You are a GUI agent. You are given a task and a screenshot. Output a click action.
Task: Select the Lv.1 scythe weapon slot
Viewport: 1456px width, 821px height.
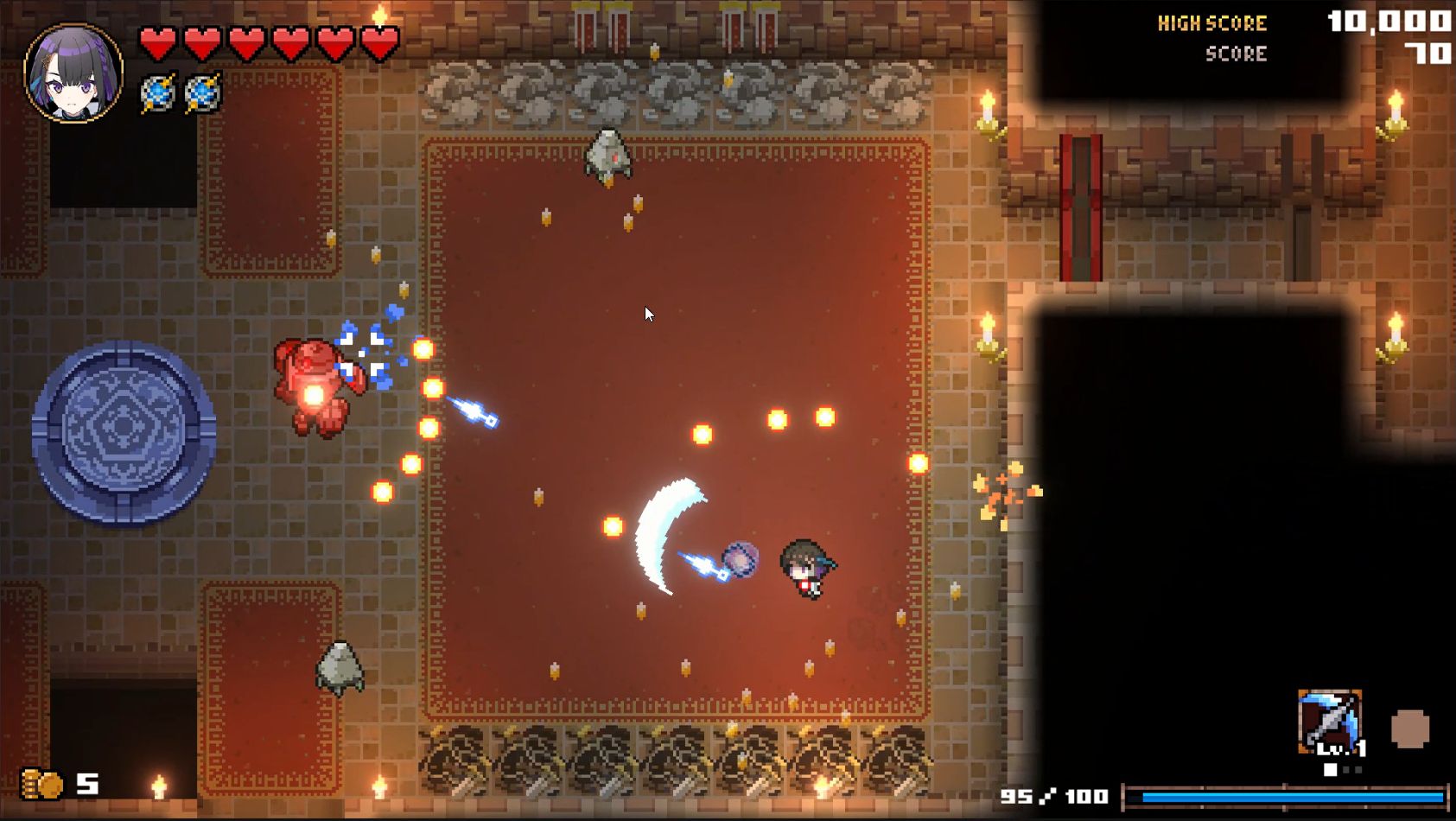[x=1330, y=722]
